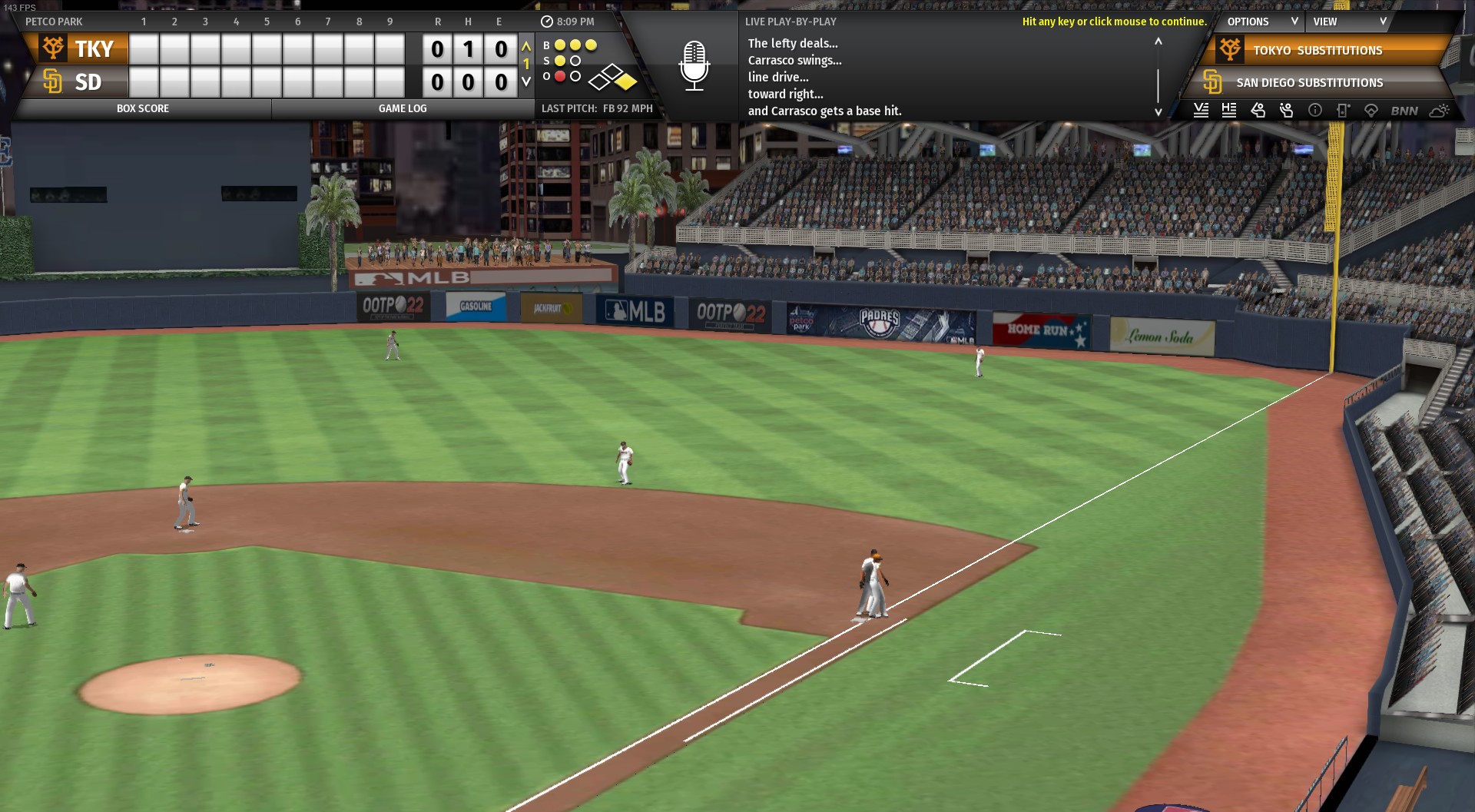Open the ballpark field diagram icon
The height and width of the screenshot is (812, 1475).
pyautogui.click(x=1371, y=111)
